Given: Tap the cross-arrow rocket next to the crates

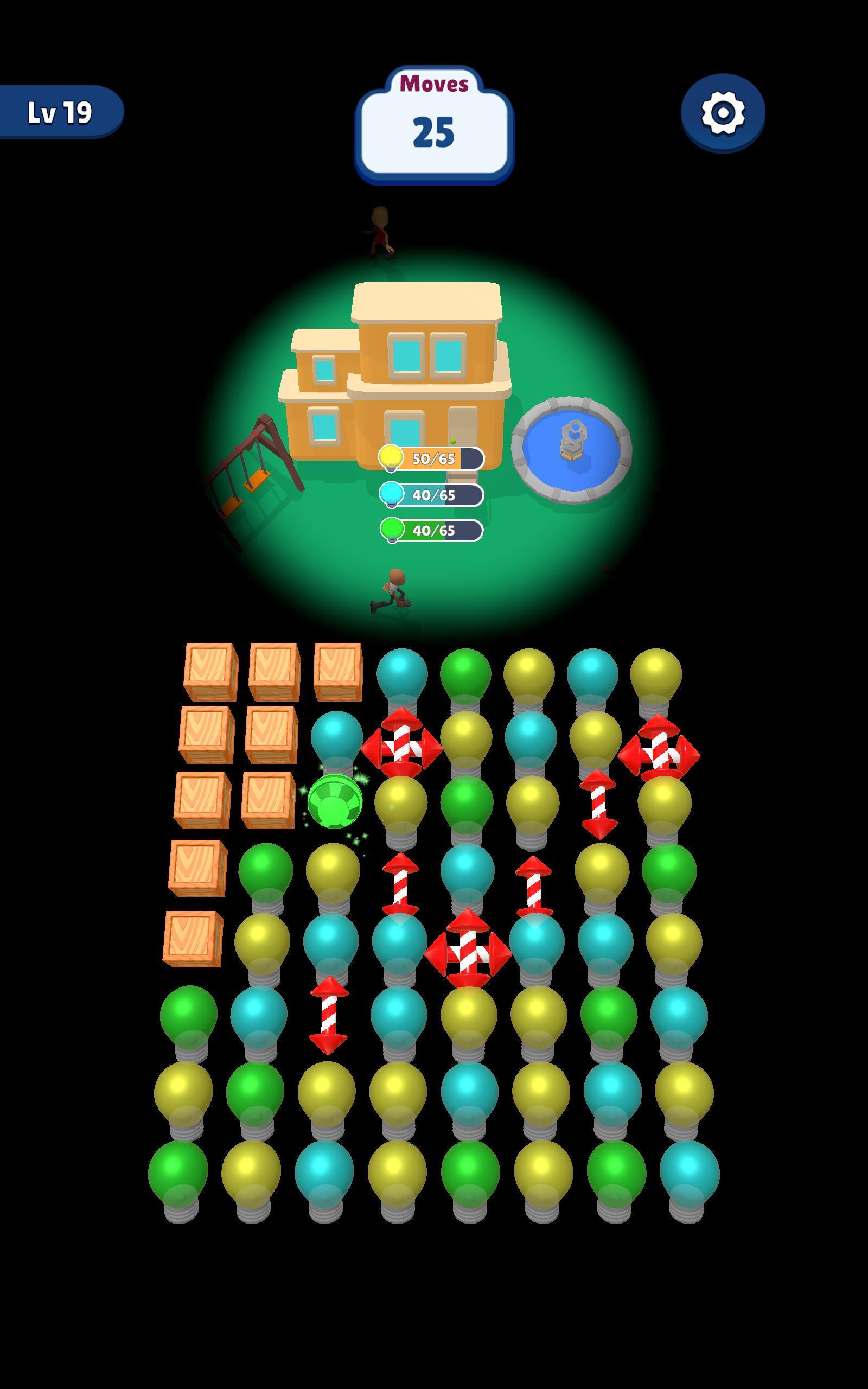Looking at the screenshot, I should pos(402,749).
